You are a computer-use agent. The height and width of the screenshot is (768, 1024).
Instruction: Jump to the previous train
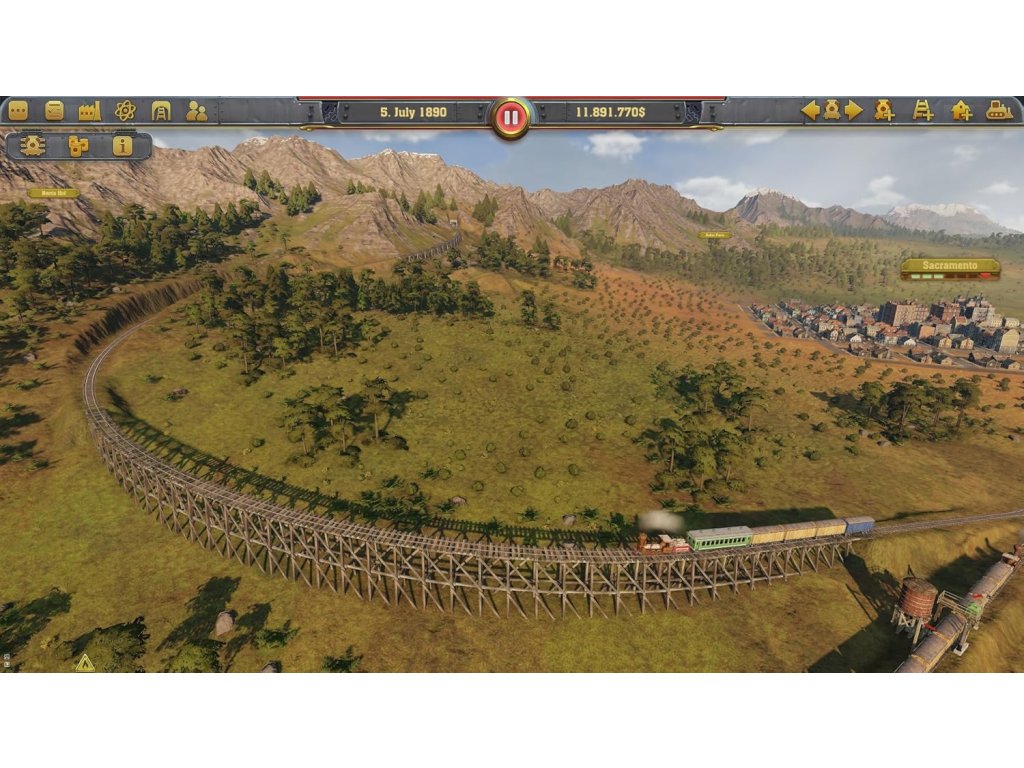pos(810,111)
